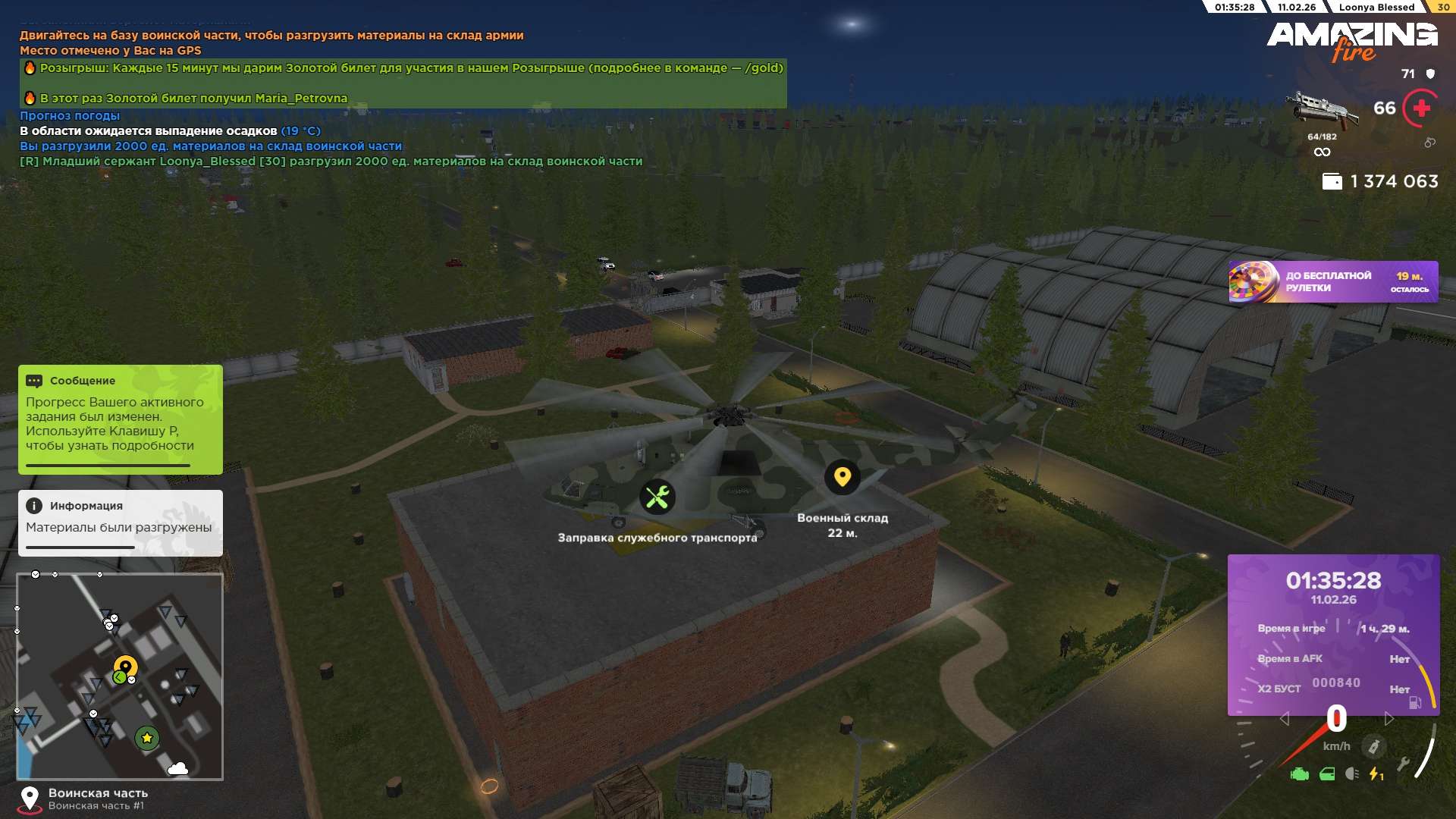Select the star marker on the minimap
This screenshot has height=819, width=1456.
(x=146, y=737)
